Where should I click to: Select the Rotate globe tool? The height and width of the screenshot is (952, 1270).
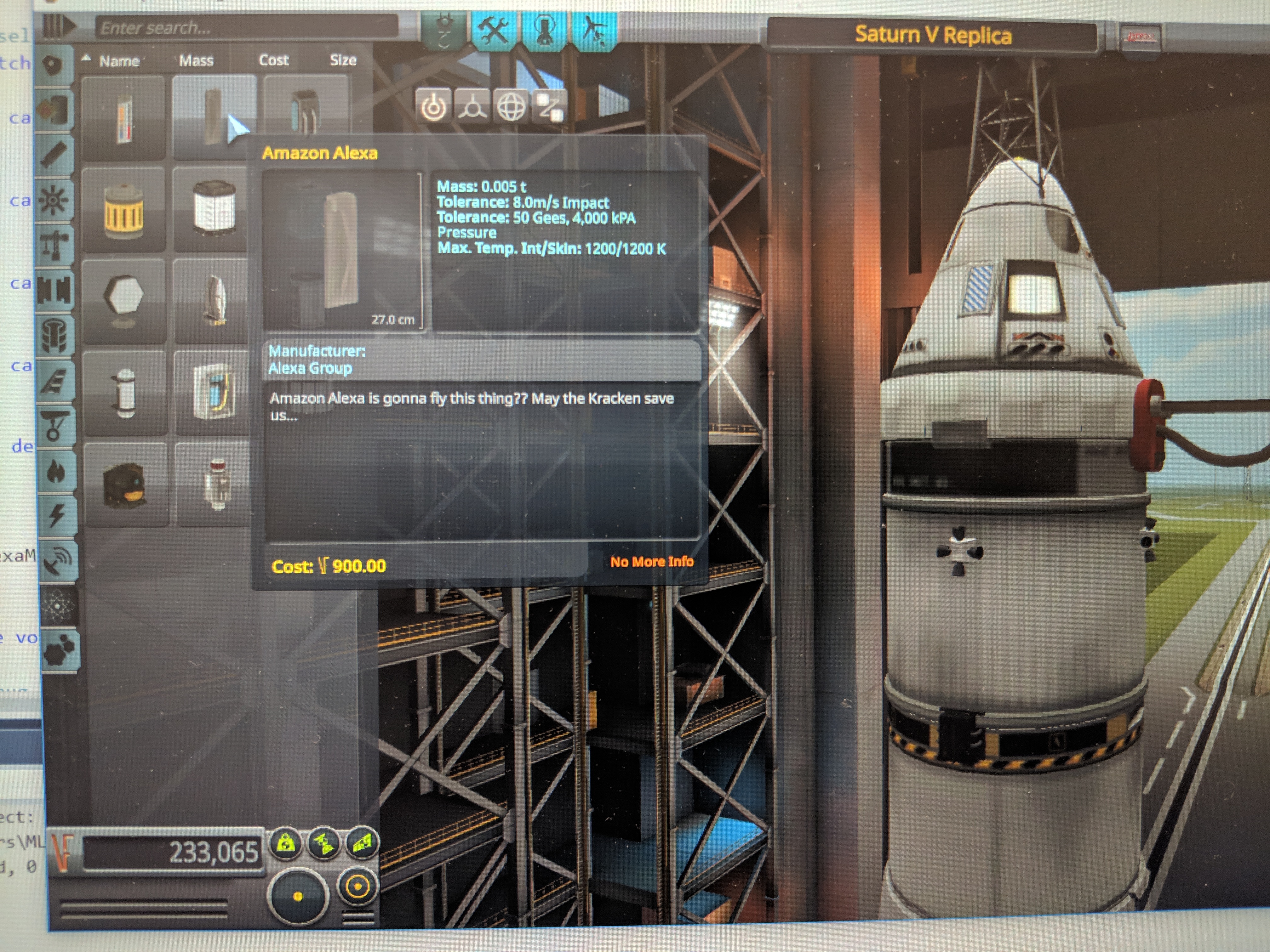[x=511, y=107]
